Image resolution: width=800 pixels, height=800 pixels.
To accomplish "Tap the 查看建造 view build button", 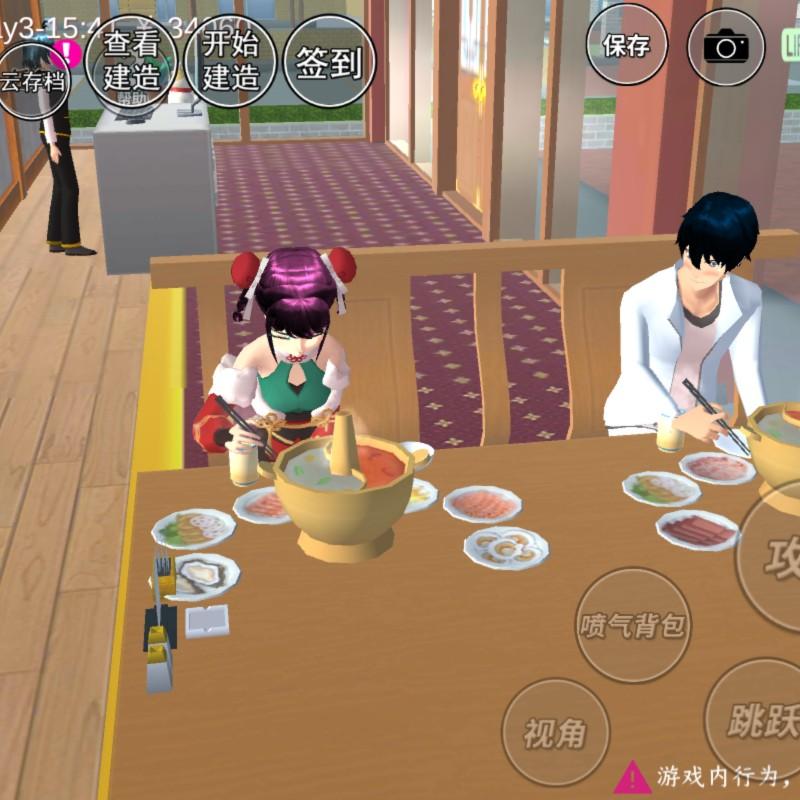I will pyautogui.click(x=131, y=60).
